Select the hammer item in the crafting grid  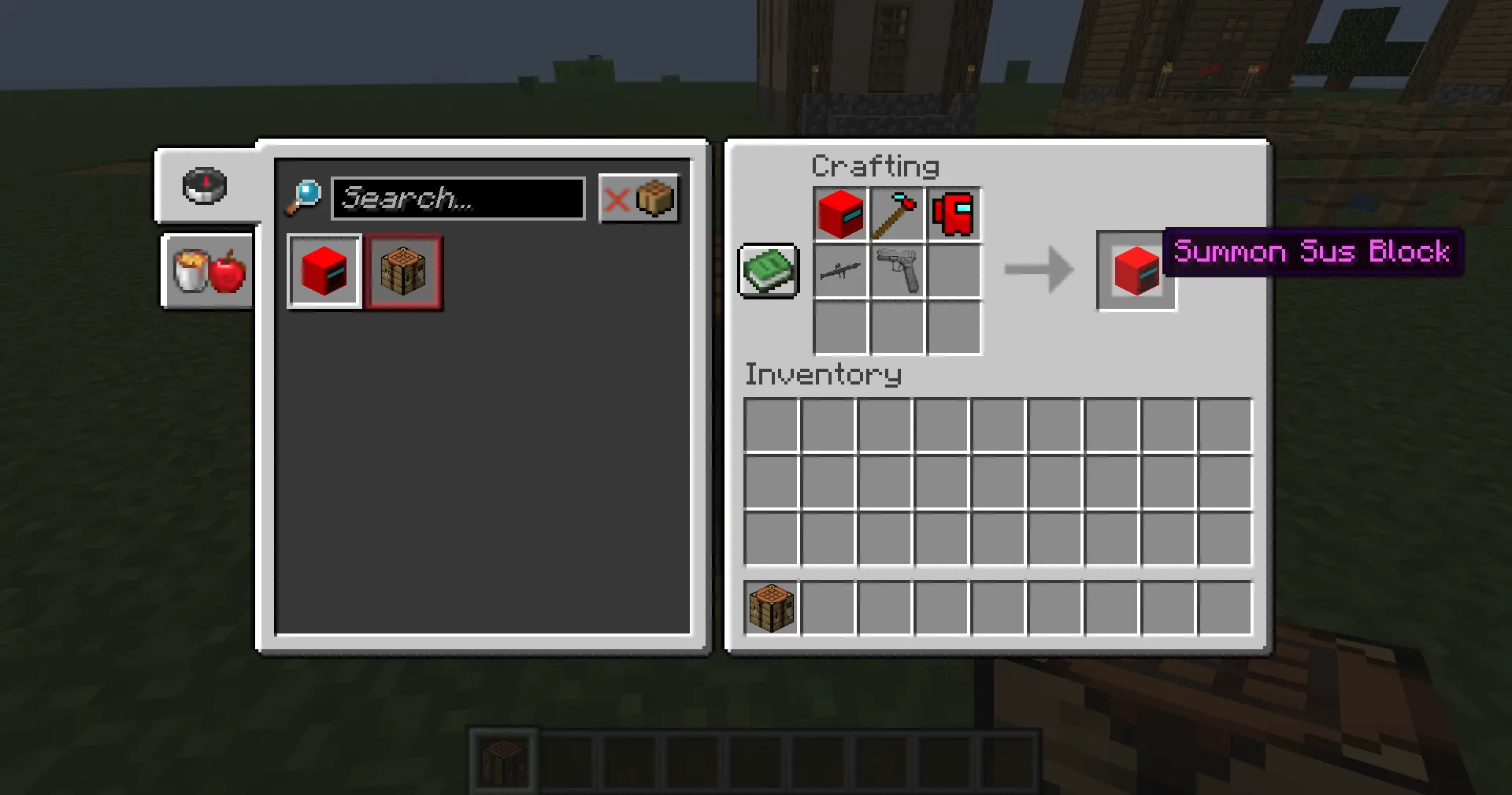point(897,213)
